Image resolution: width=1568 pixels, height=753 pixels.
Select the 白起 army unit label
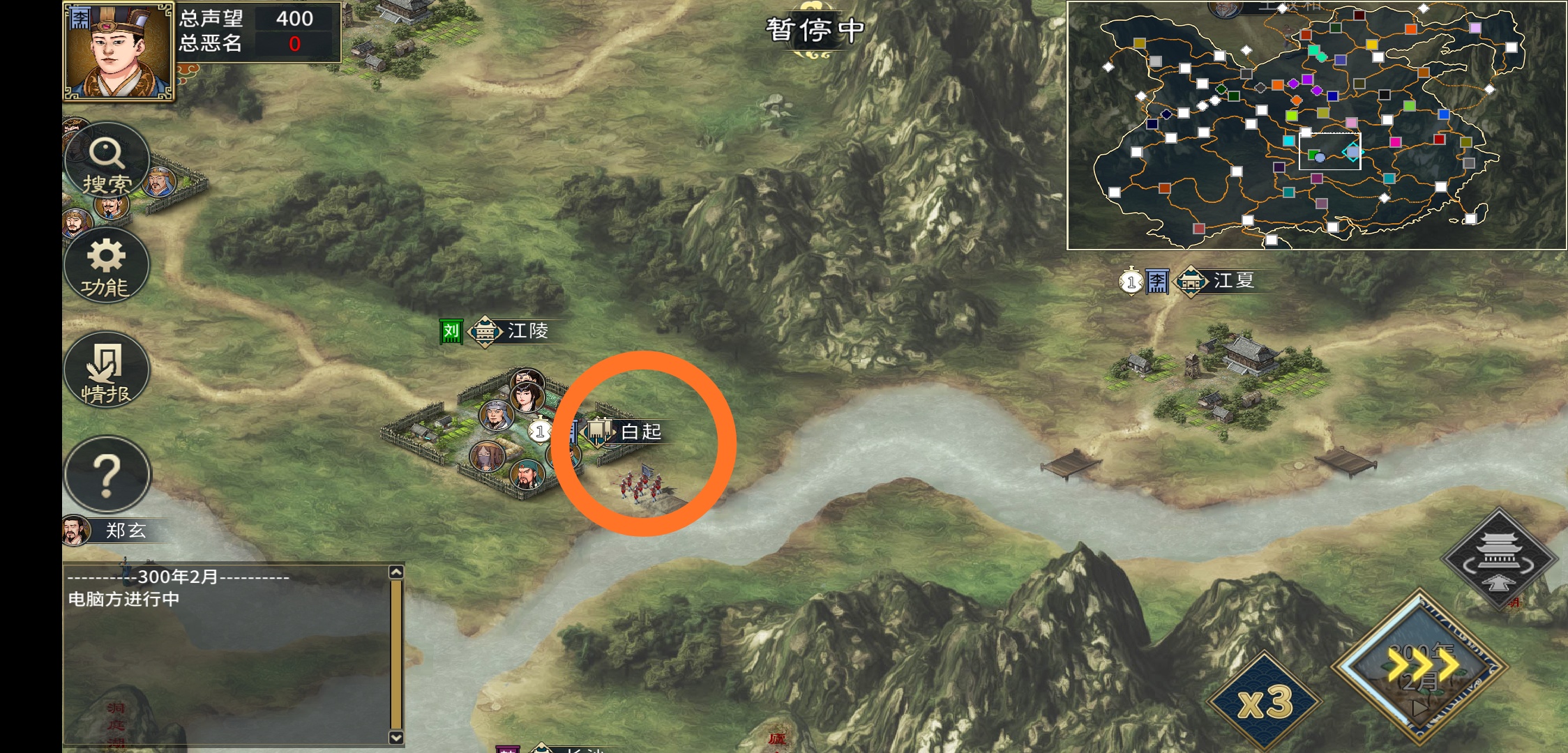pos(640,432)
